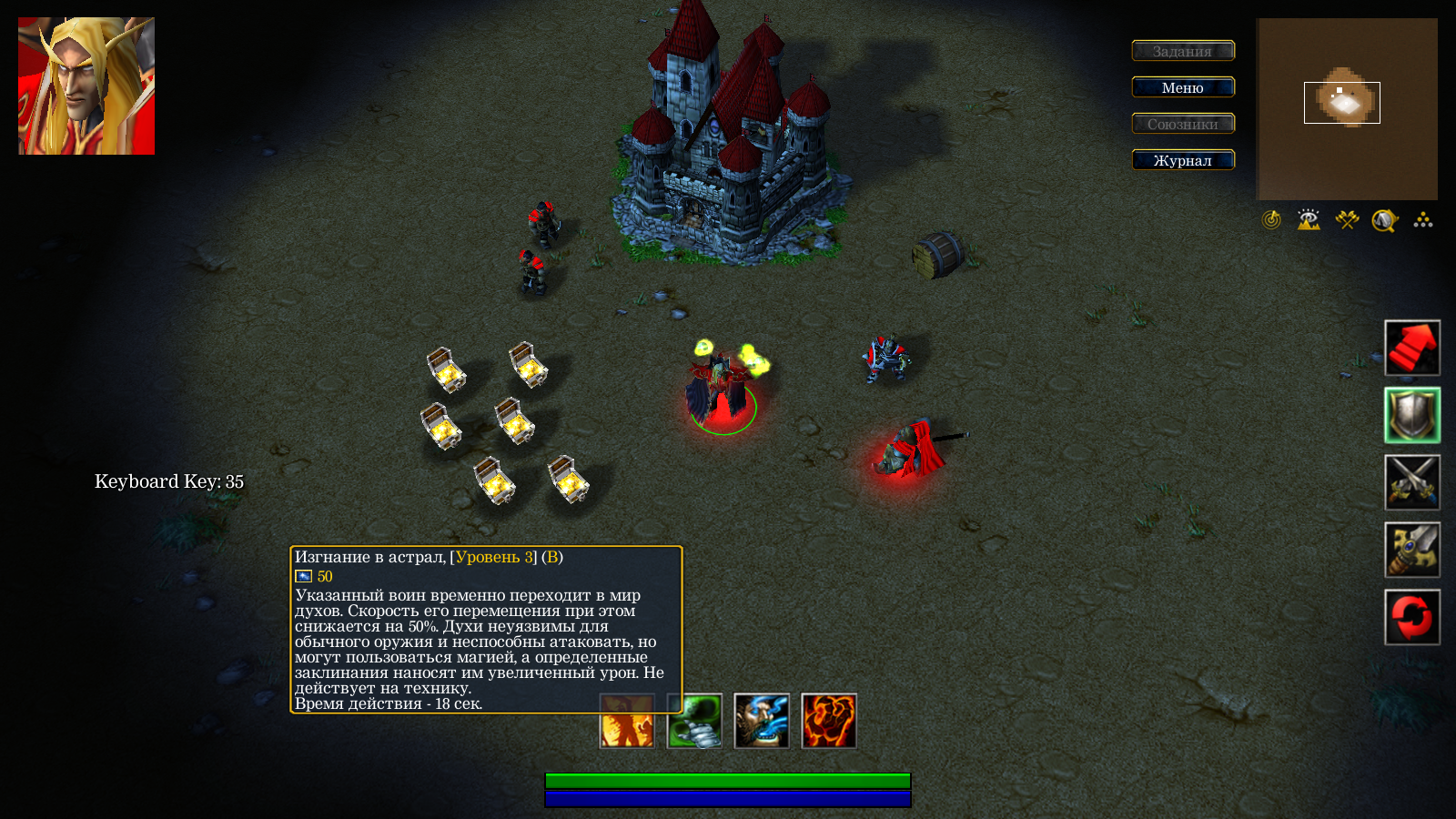Open the Журнал log
The height and width of the screenshot is (819, 1456).
click(1183, 160)
